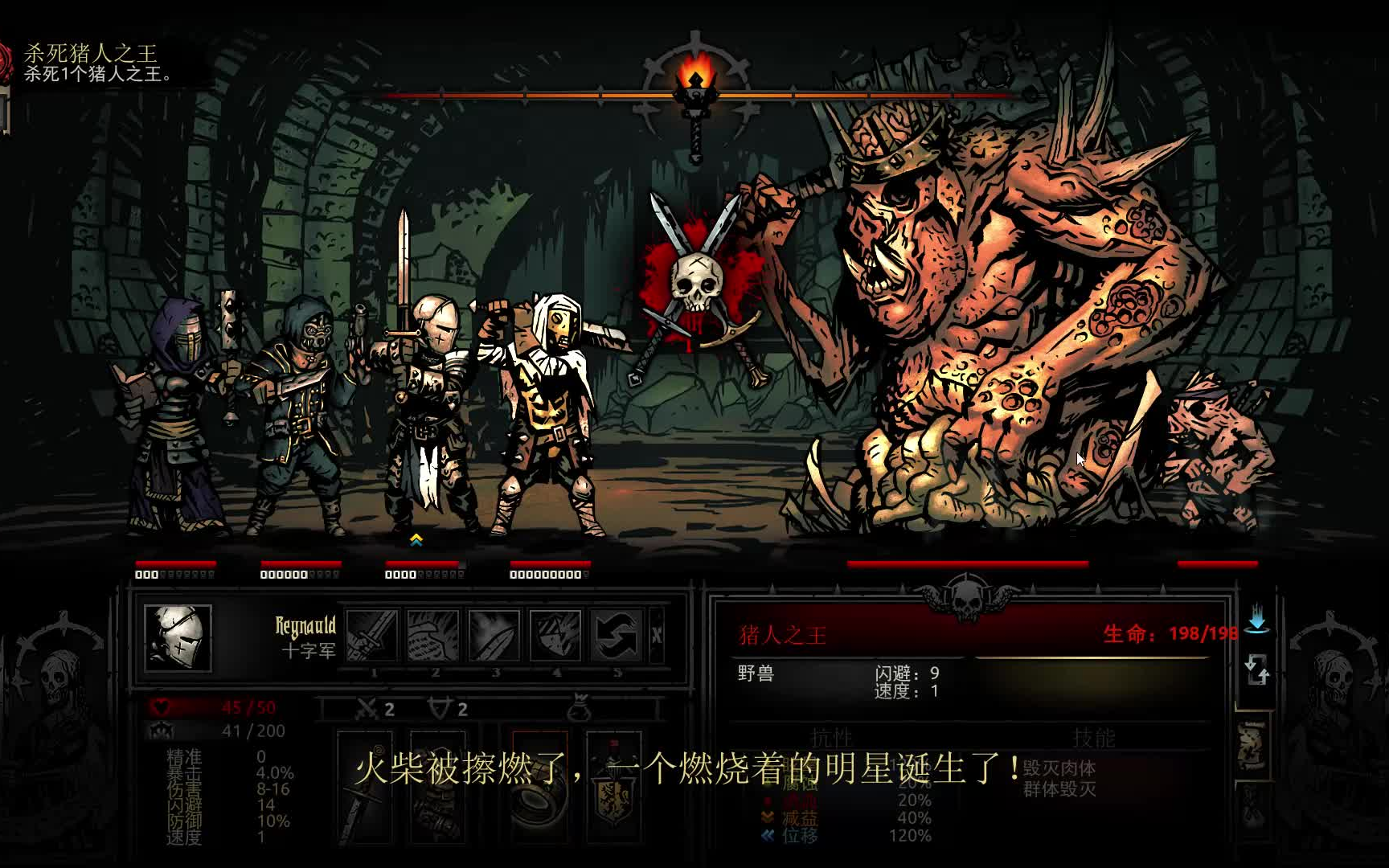The width and height of the screenshot is (1389, 868).
Task: Choose the second gauntlet skill icon
Action: pos(432,635)
